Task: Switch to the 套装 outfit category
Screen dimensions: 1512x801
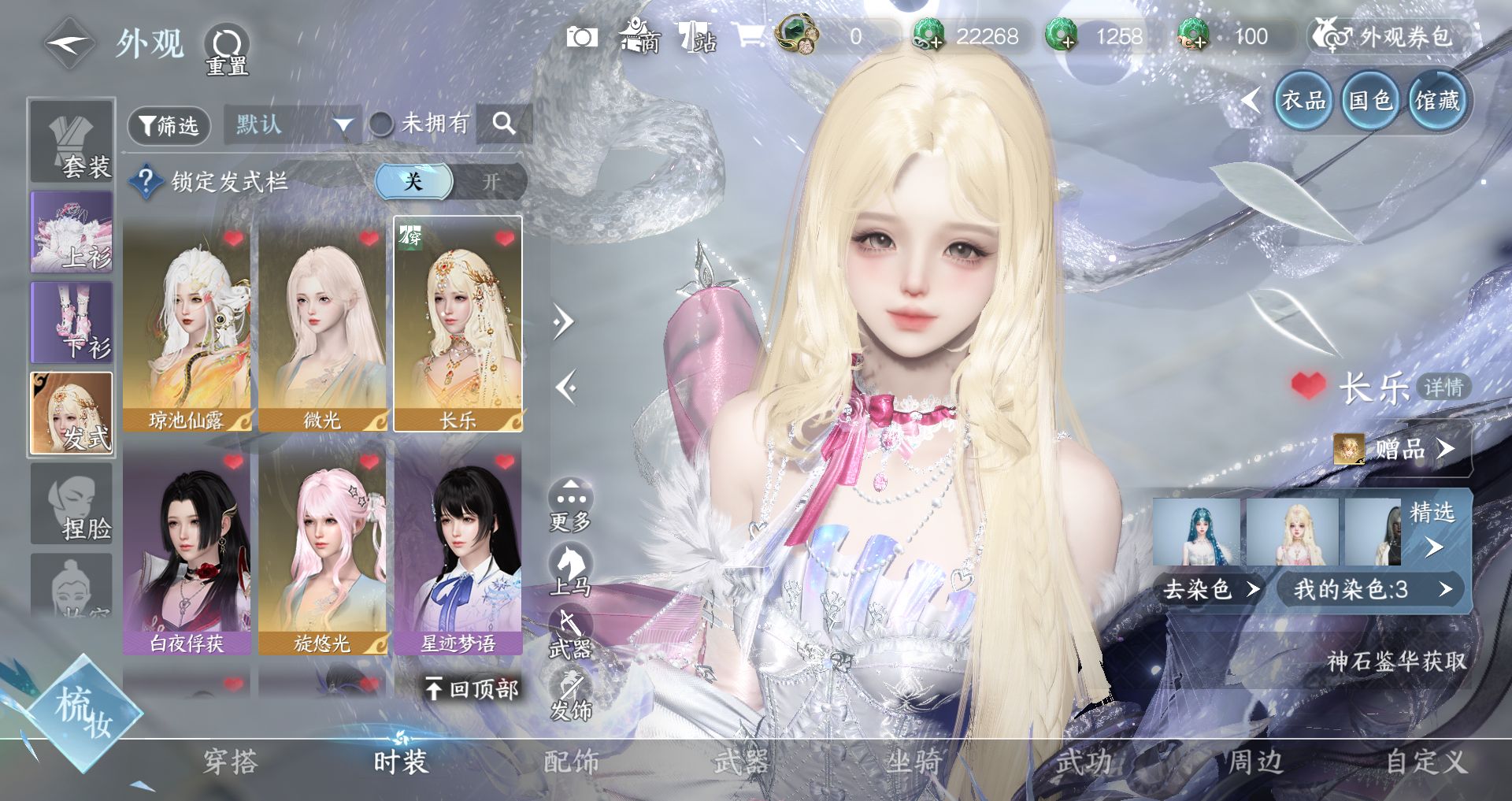Action: pyautogui.click(x=72, y=142)
